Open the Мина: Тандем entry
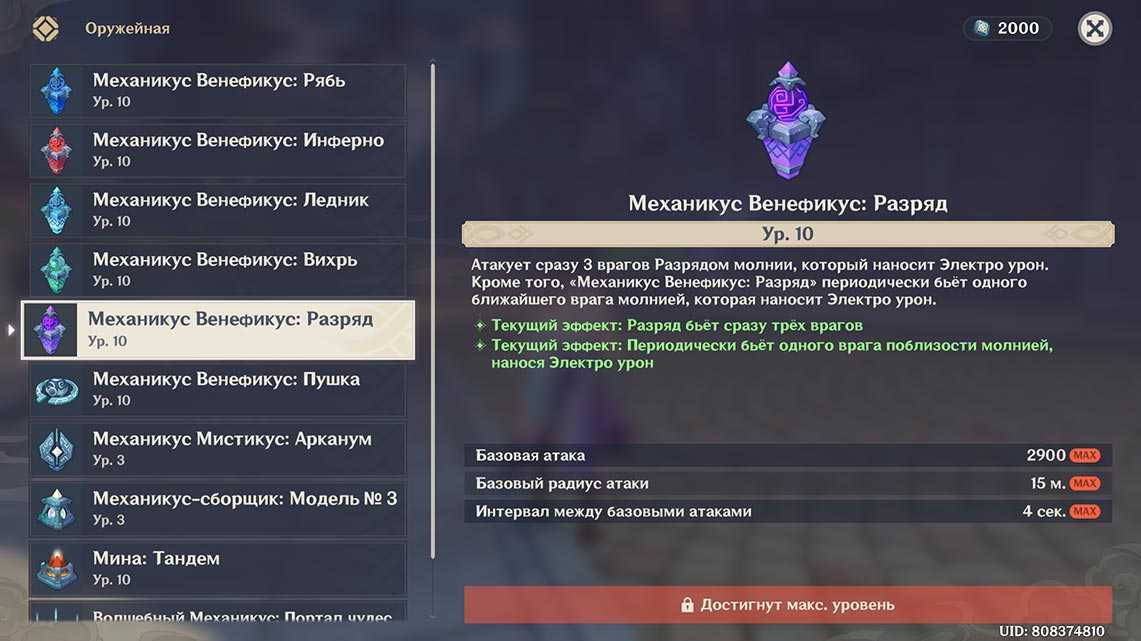1141x641 pixels. 218,568
